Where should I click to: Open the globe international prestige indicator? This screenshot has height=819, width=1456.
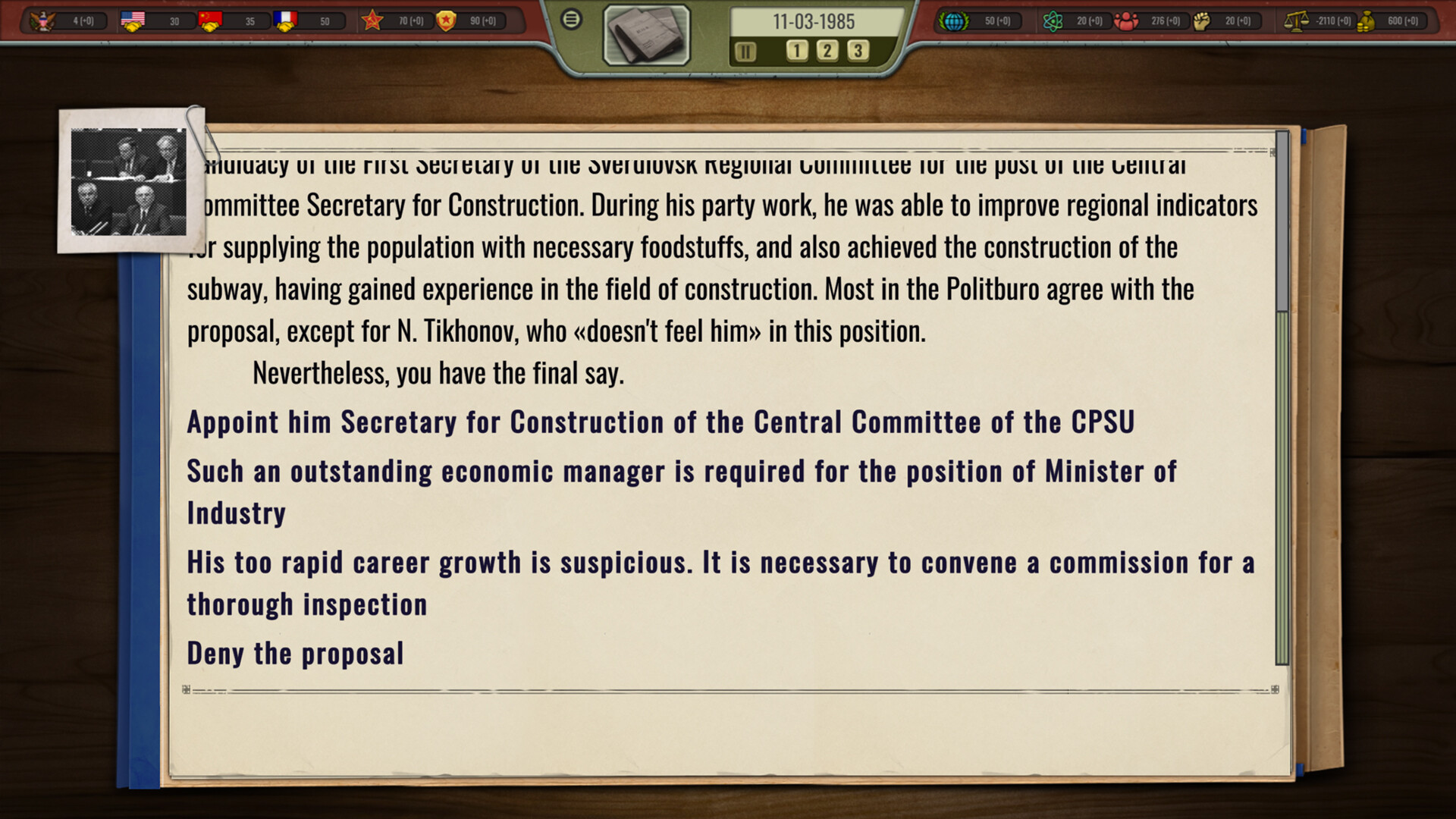point(953,20)
